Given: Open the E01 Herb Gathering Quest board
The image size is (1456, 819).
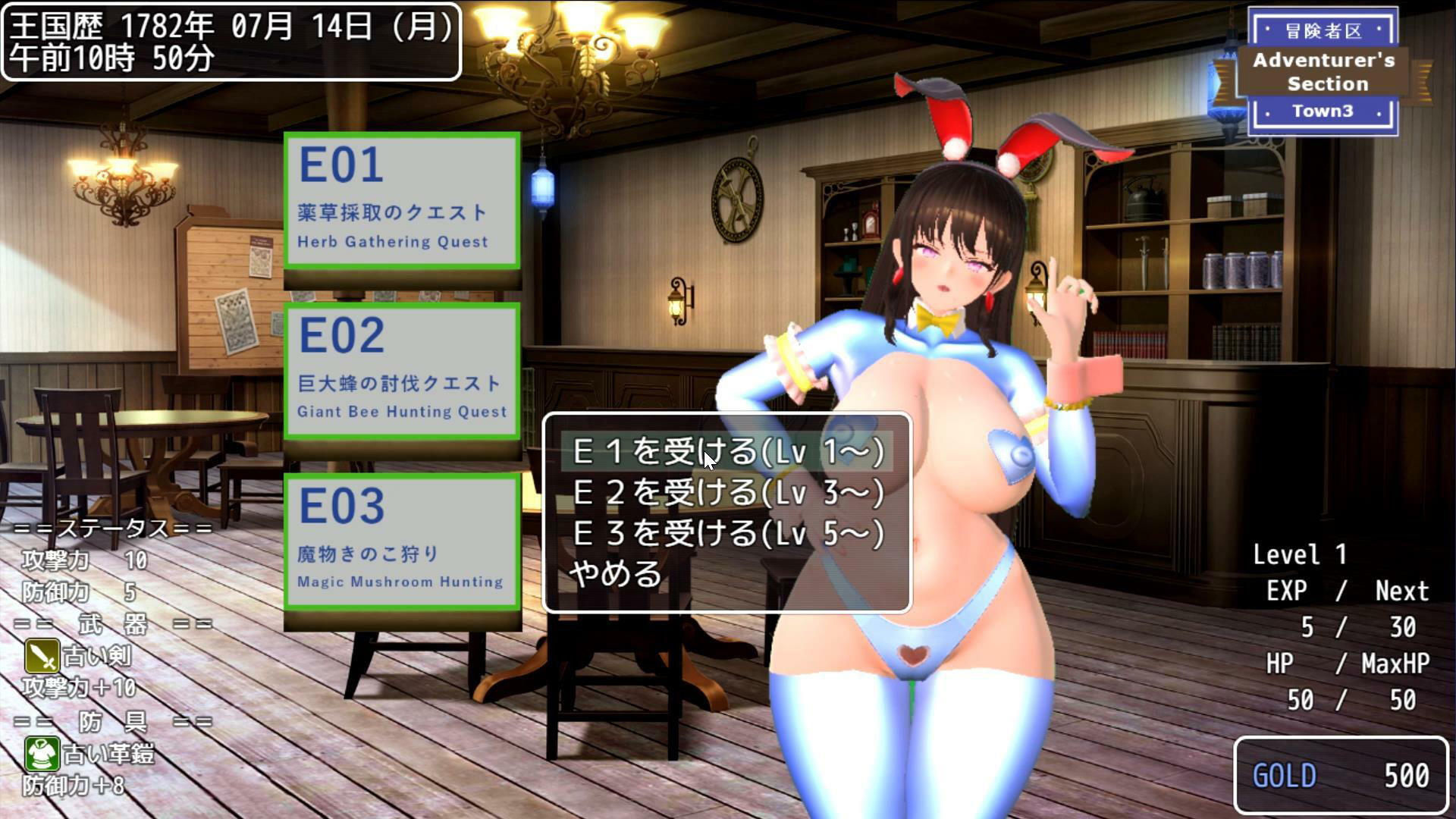Looking at the screenshot, I should point(401,199).
